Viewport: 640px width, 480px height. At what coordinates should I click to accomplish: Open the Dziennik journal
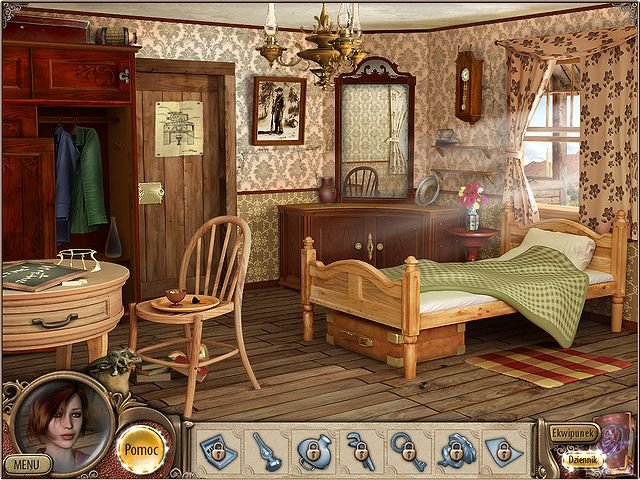582,460
